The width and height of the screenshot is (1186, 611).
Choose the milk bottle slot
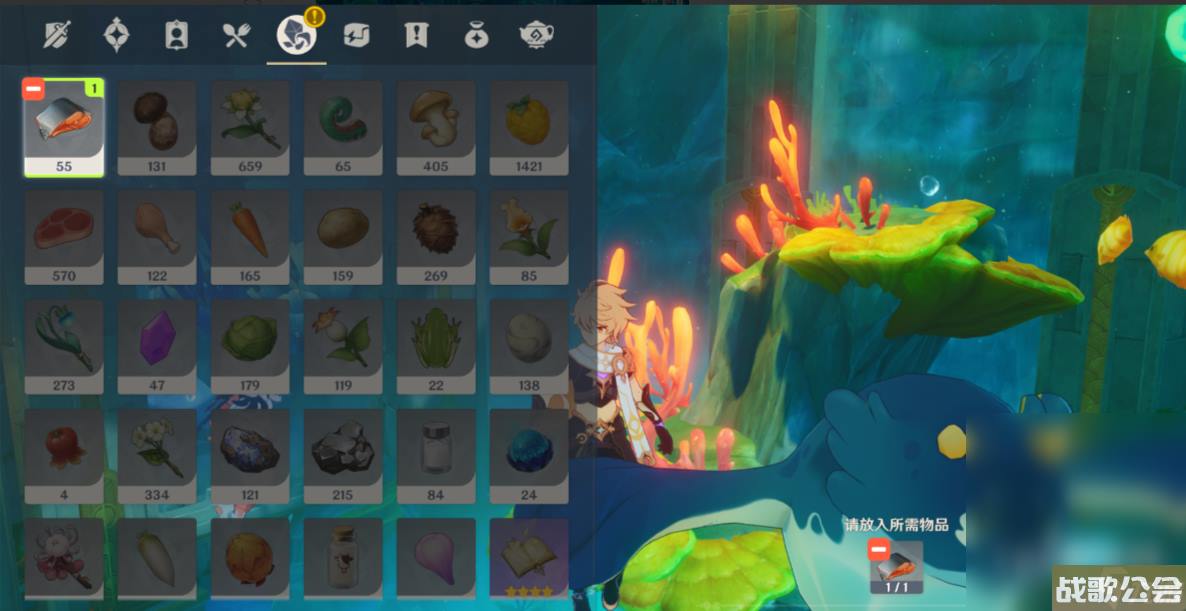coord(343,558)
